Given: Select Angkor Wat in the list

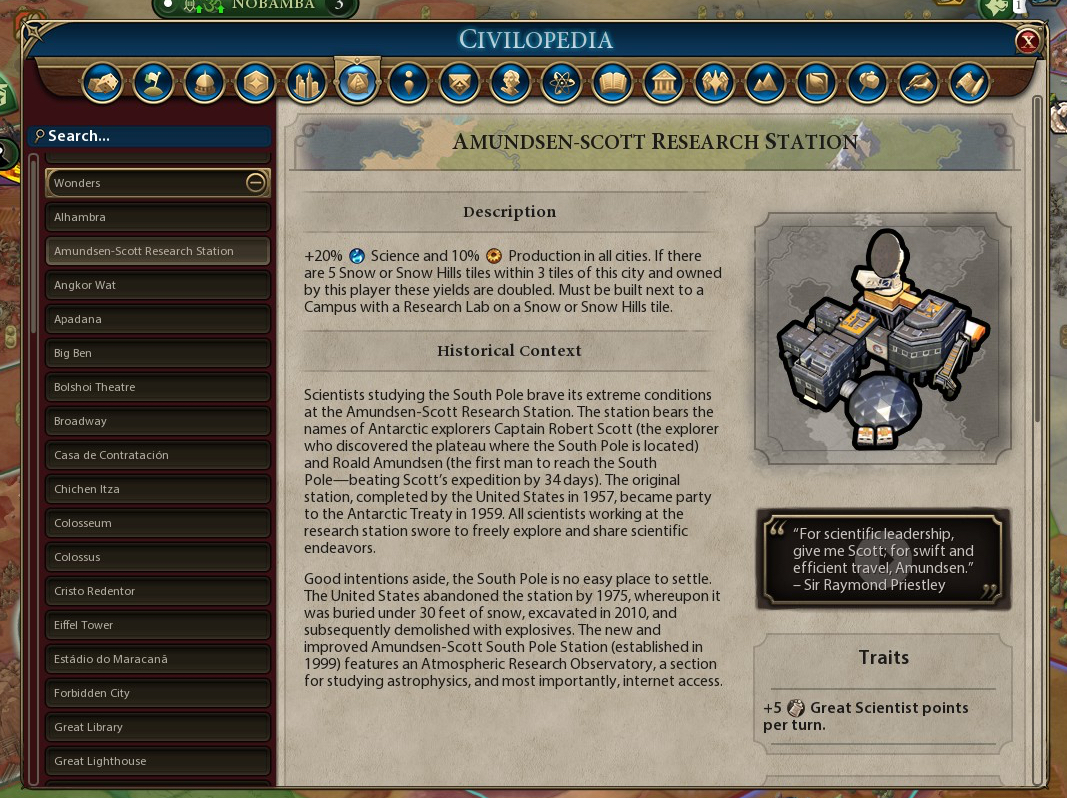Looking at the screenshot, I should (158, 285).
